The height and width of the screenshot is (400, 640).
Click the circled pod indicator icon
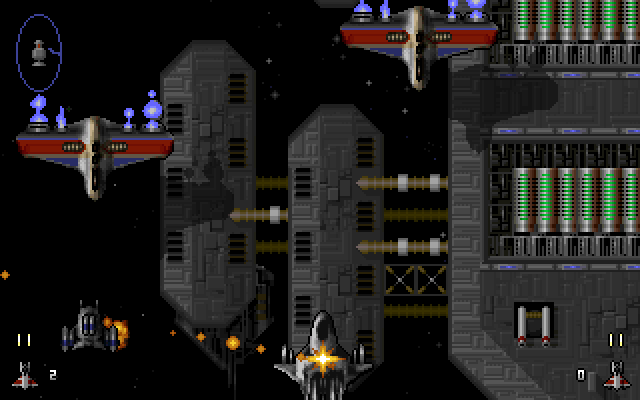point(39,52)
